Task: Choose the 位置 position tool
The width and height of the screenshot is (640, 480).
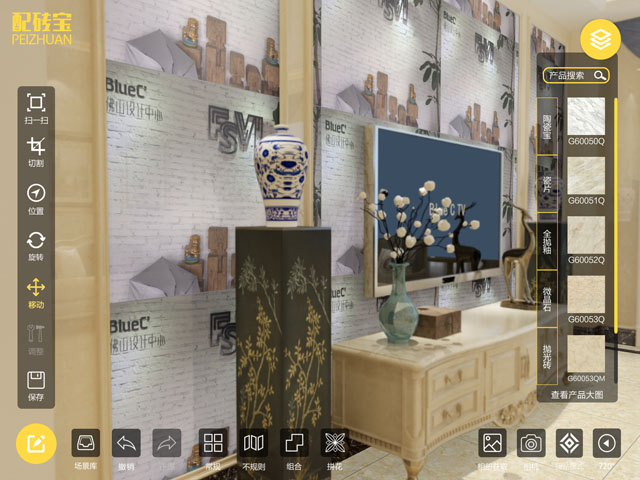Action: pyautogui.click(x=36, y=197)
